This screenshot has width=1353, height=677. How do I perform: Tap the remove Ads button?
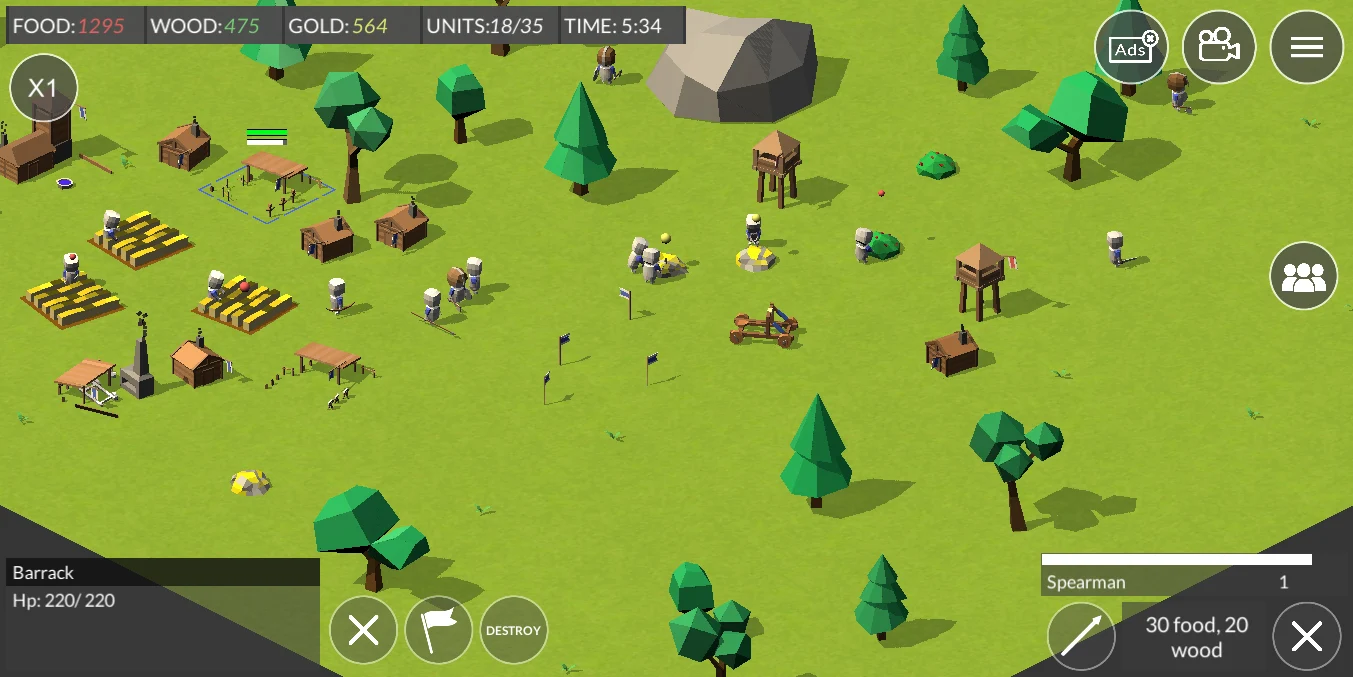tap(1131, 47)
